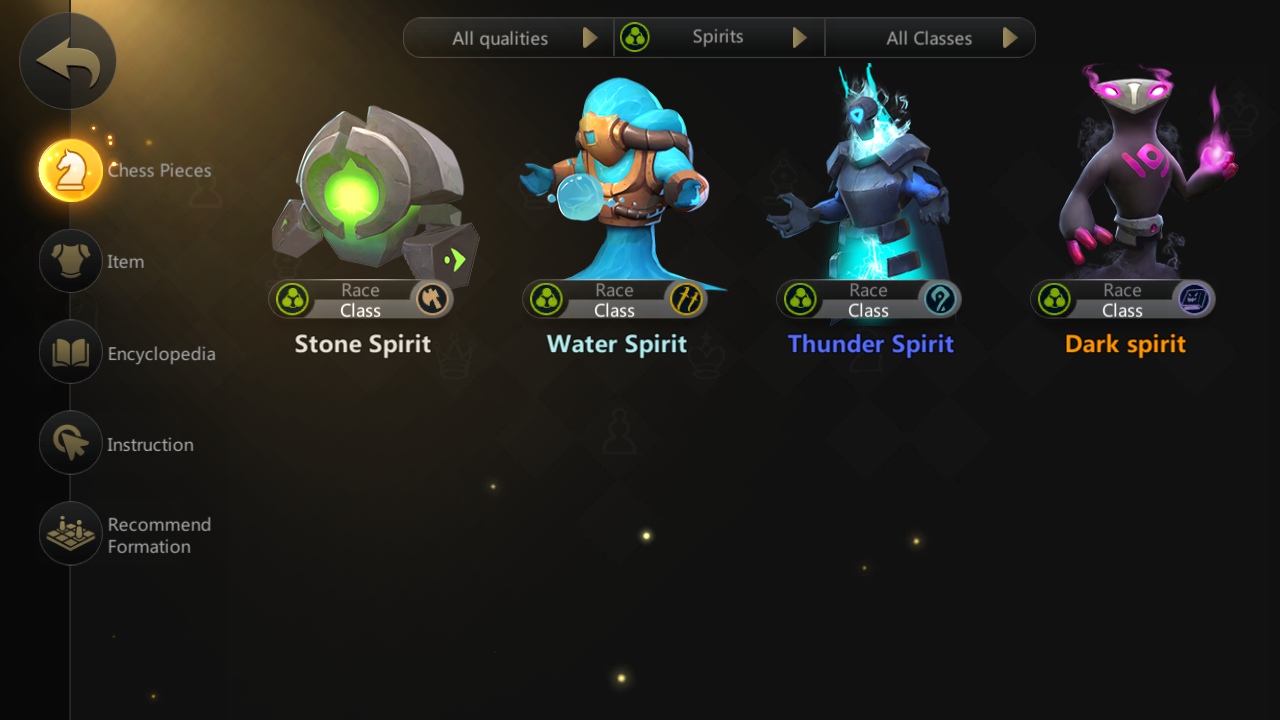Click Stone Spirit's green race icon
1280x720 pixels.
(290, 299)
